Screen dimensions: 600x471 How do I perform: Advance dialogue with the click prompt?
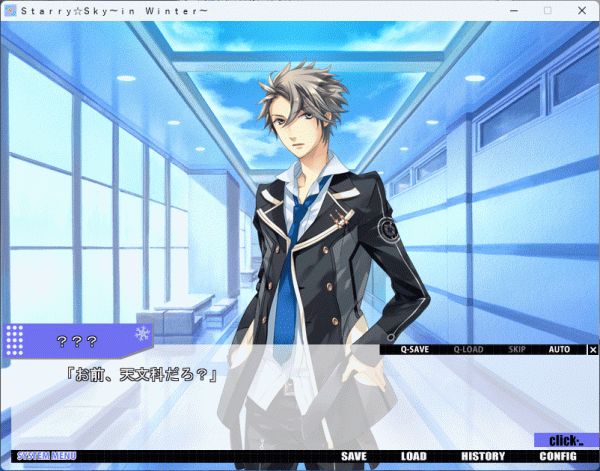pyautogui.click(x=565, y=440)
